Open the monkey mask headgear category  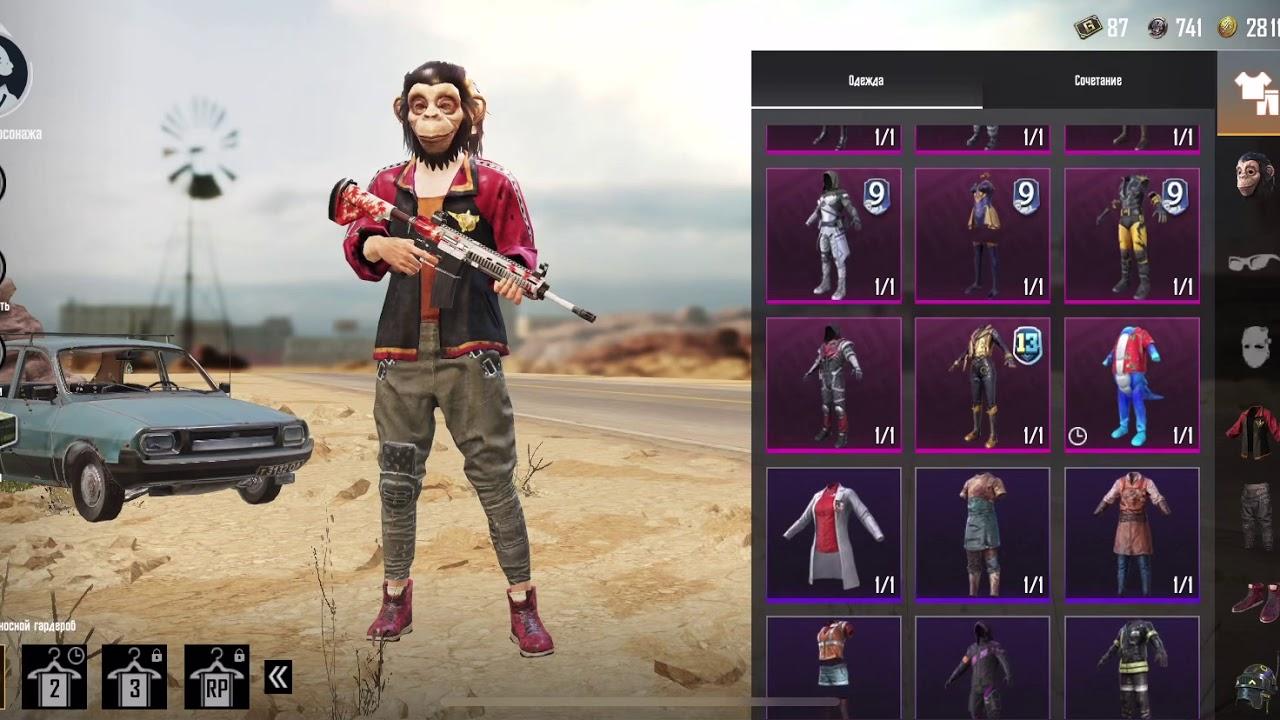click(x=1252, y=176)
